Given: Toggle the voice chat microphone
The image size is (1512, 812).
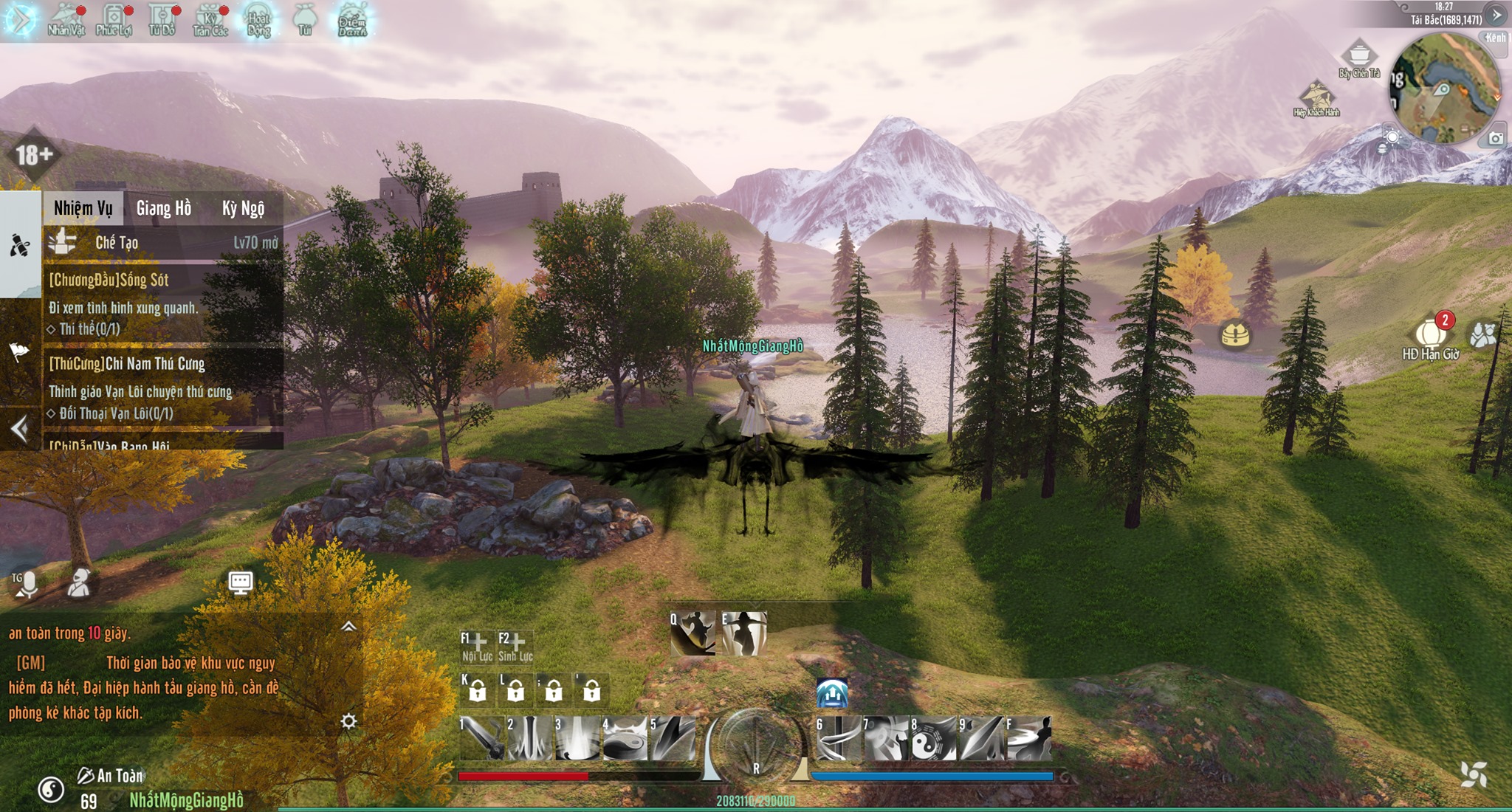Looking at the screenshot, I should [27, 585].
